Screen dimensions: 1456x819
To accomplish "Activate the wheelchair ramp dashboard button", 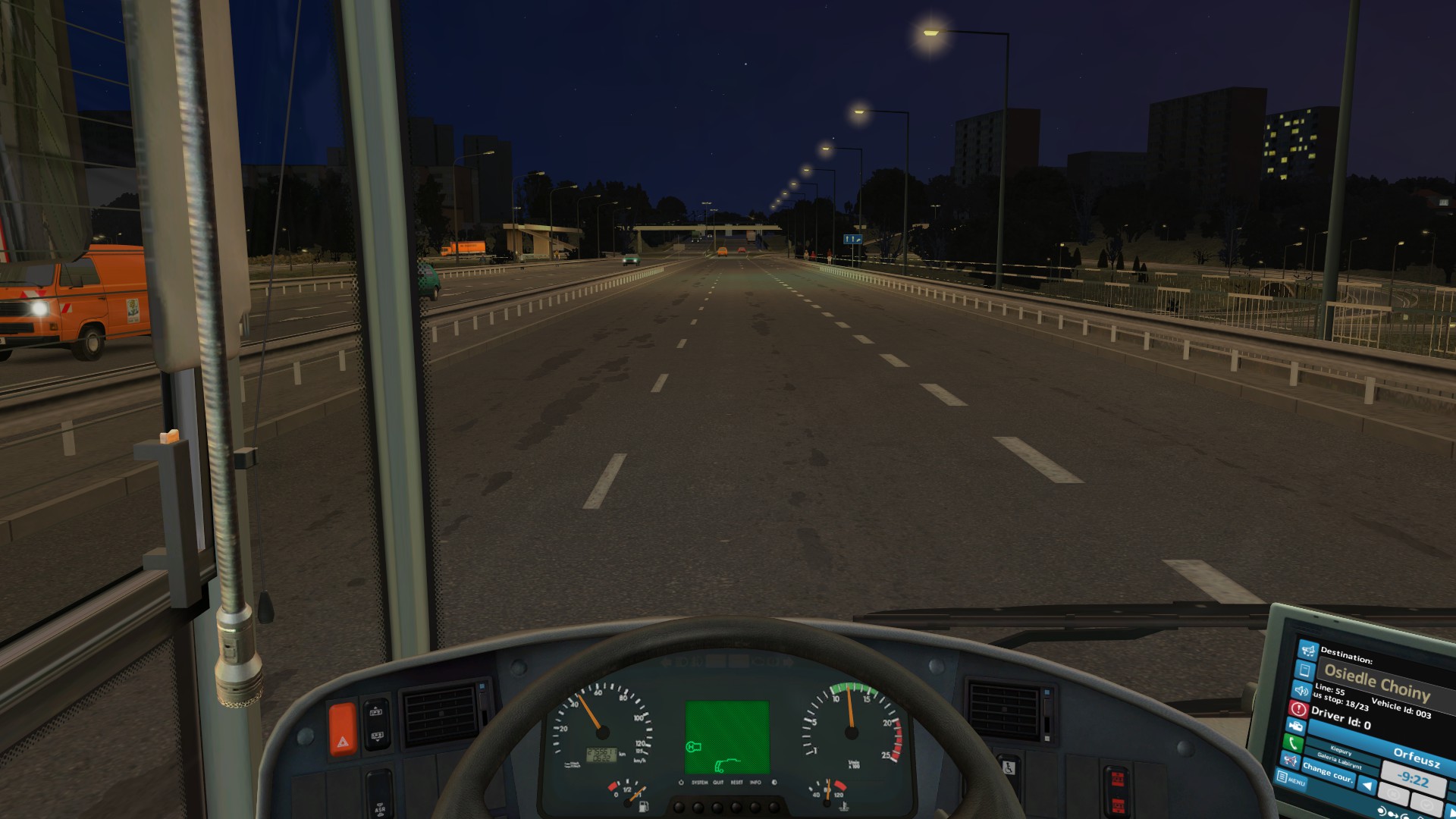I will pyautogui.click(x=1008, y=767).
